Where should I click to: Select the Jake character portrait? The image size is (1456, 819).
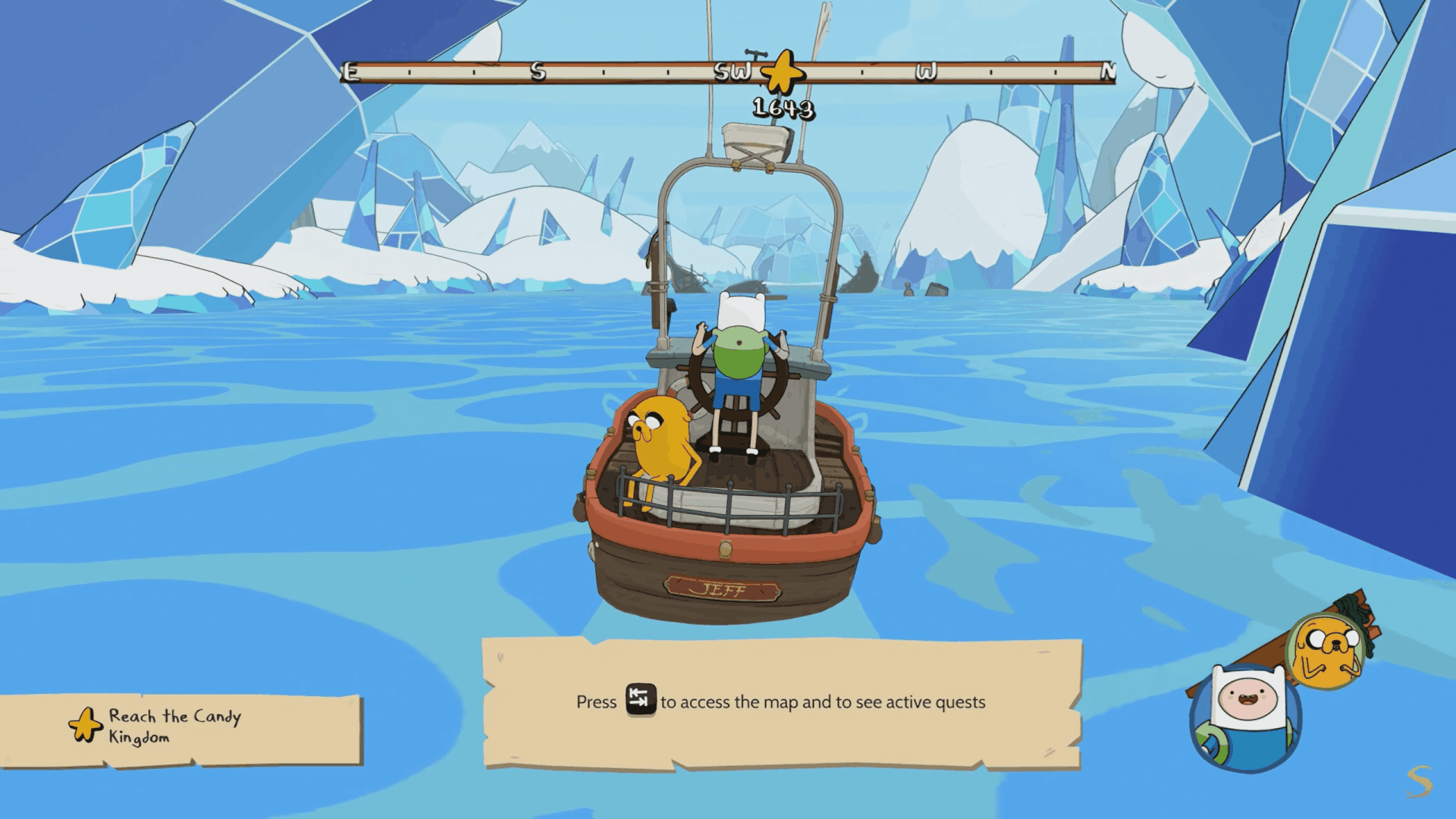coord(1326,651)
